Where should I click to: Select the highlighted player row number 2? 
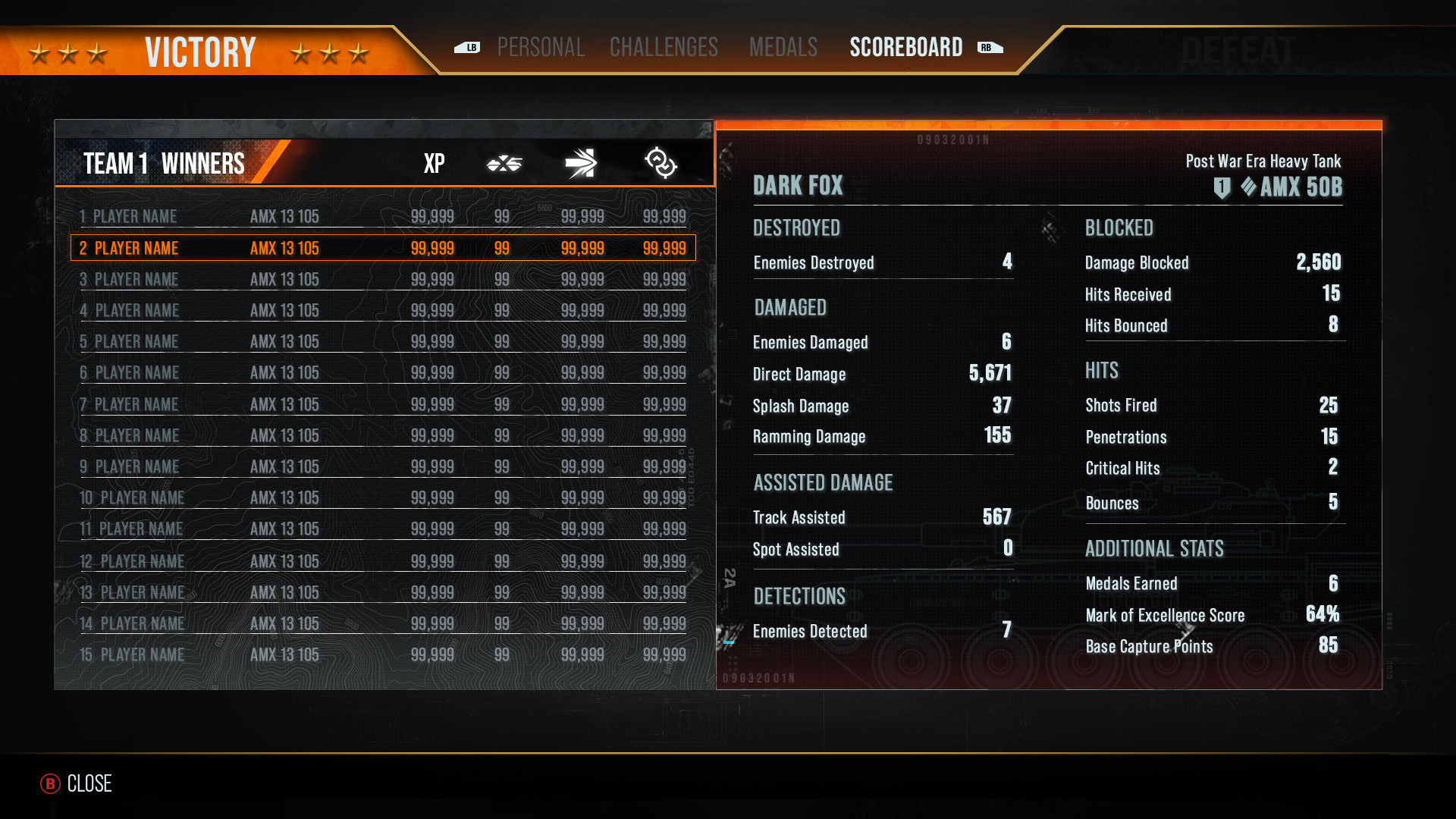point(383,248)
